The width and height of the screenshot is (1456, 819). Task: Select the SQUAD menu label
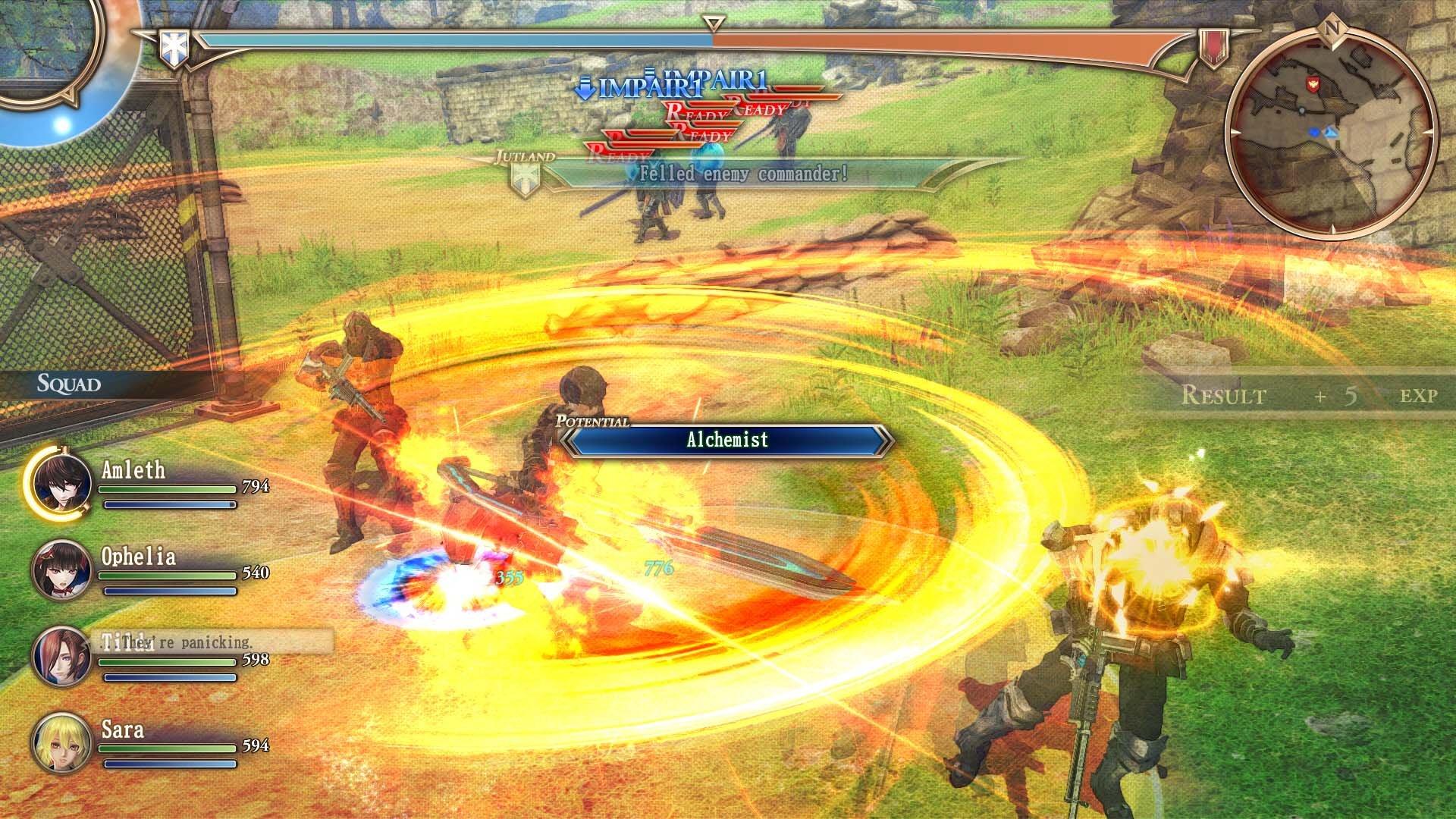[x=68, y=383]
